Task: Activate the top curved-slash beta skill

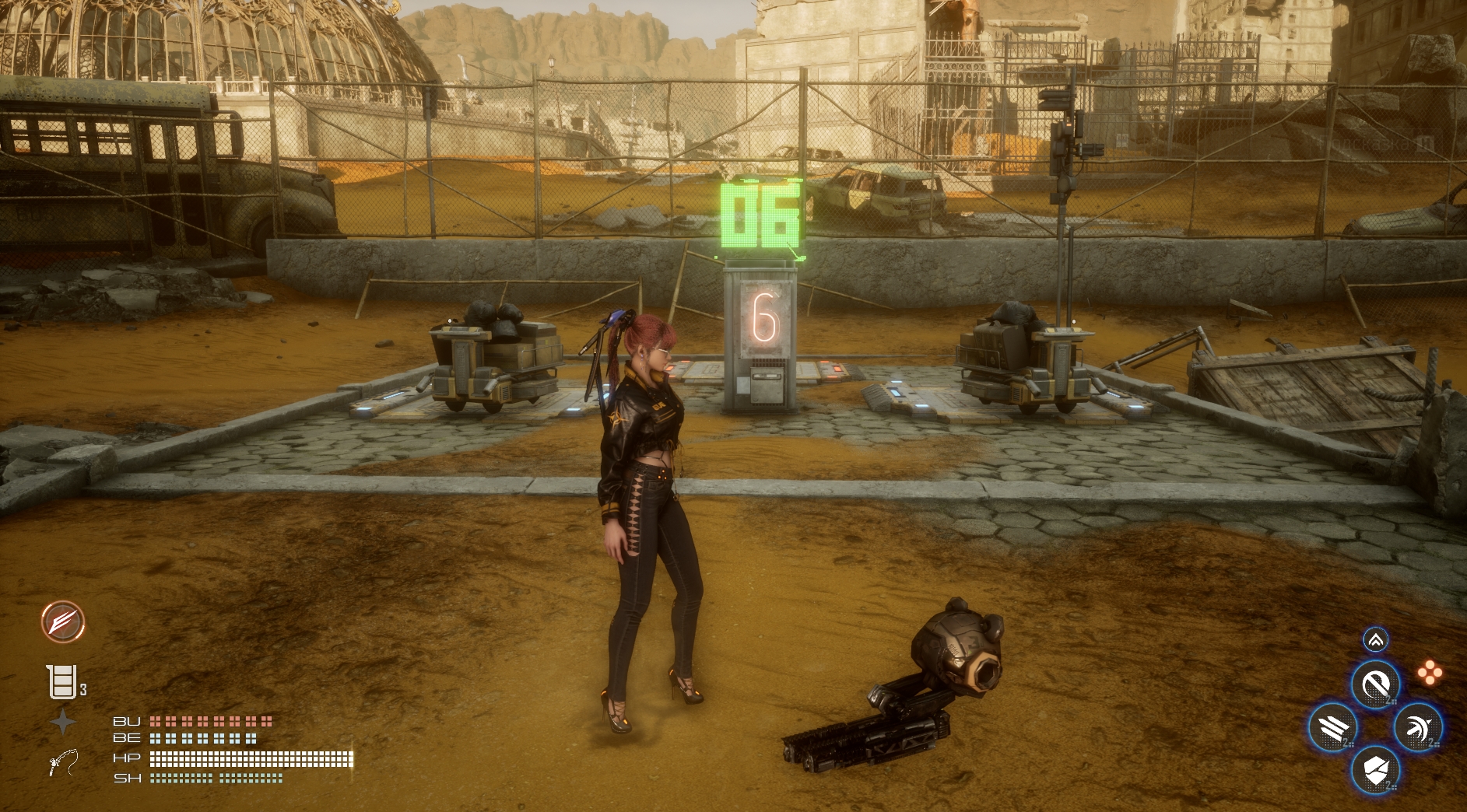Action: [1375, 685]
